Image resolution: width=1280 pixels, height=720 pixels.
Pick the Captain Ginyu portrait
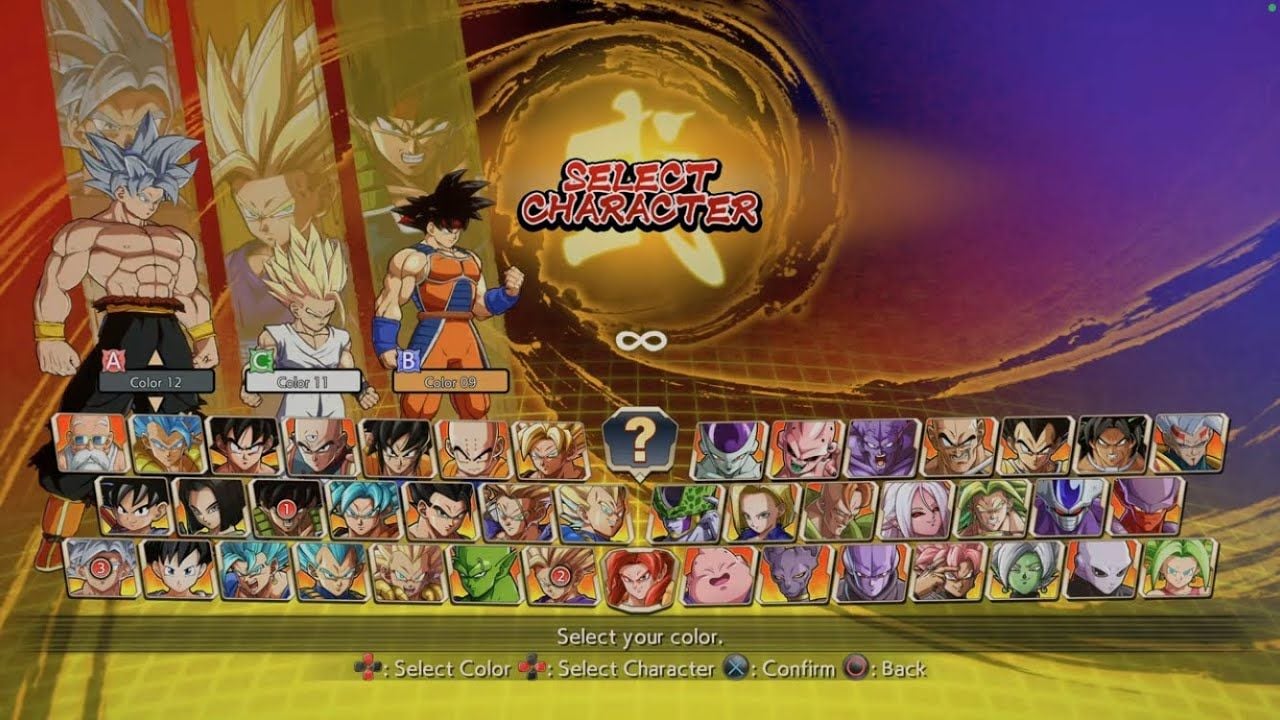click(883, 446)
